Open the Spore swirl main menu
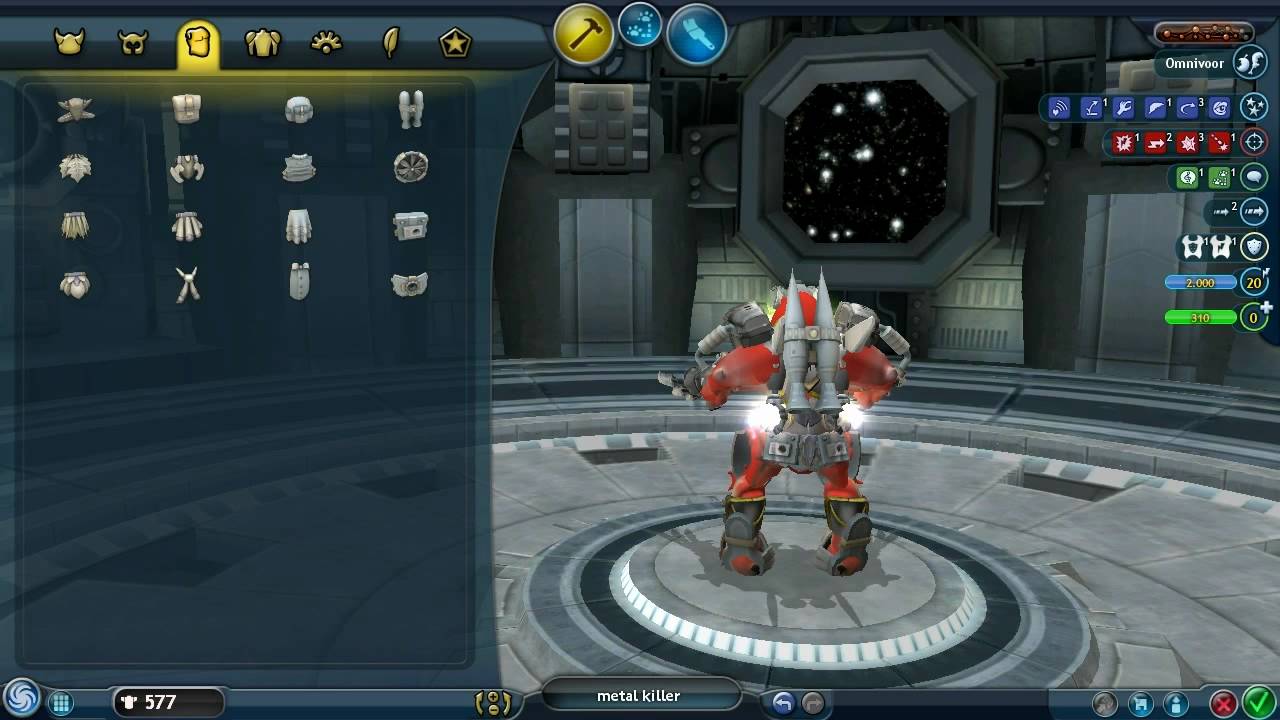Viewport: 1280px width, 720px height. [x=20, y=699]
